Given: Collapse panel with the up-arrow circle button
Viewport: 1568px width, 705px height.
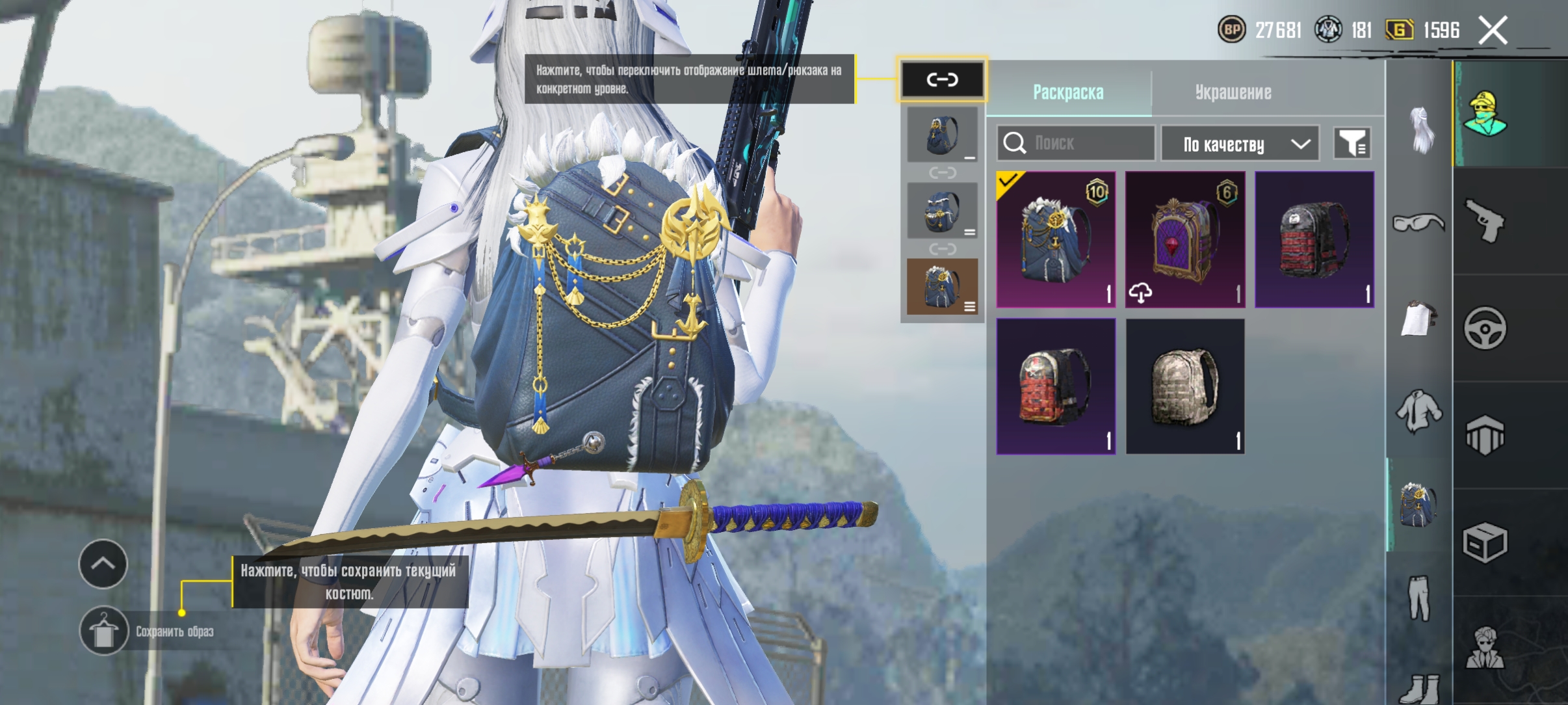Looking at the screenshot, I should 103,564.
